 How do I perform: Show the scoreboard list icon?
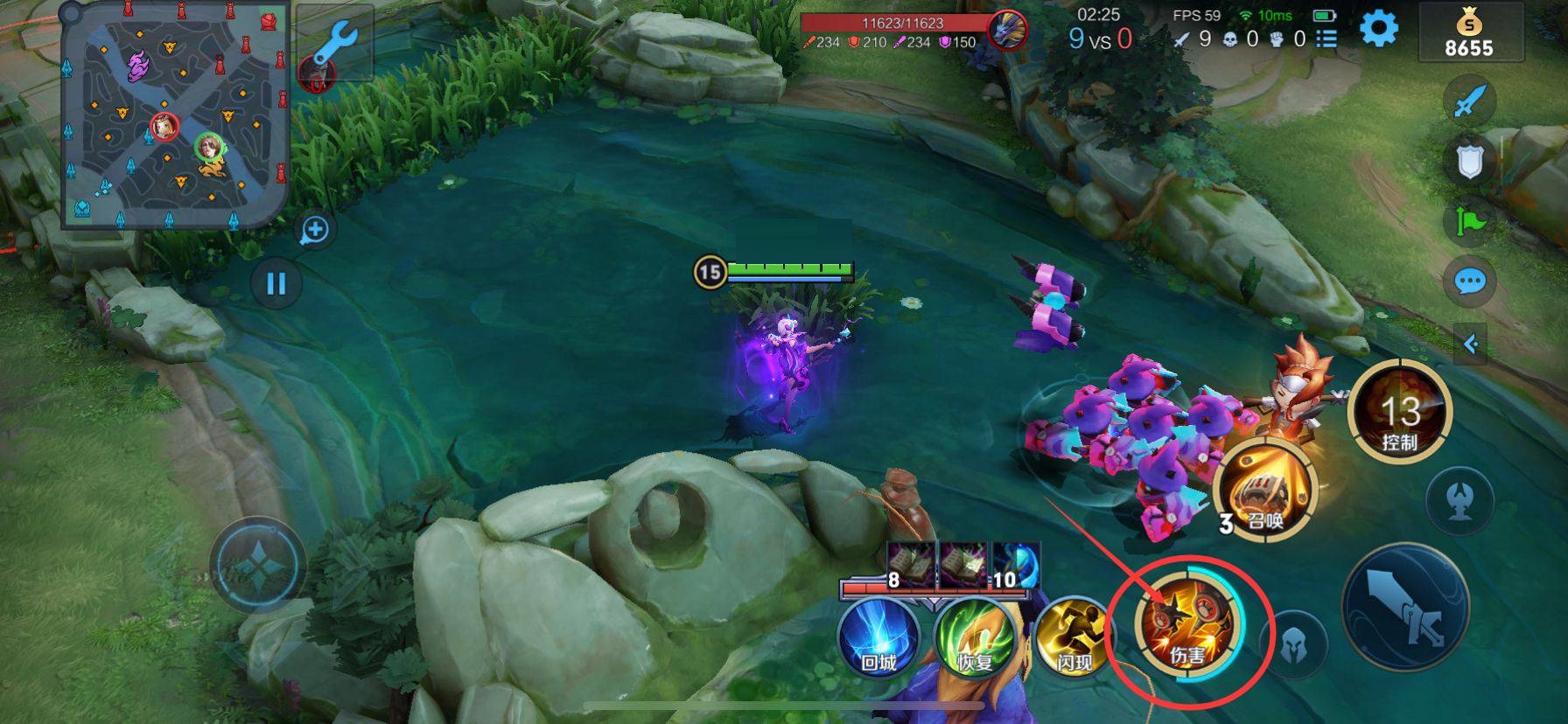pyautogui.click(x=1326, y=38)
